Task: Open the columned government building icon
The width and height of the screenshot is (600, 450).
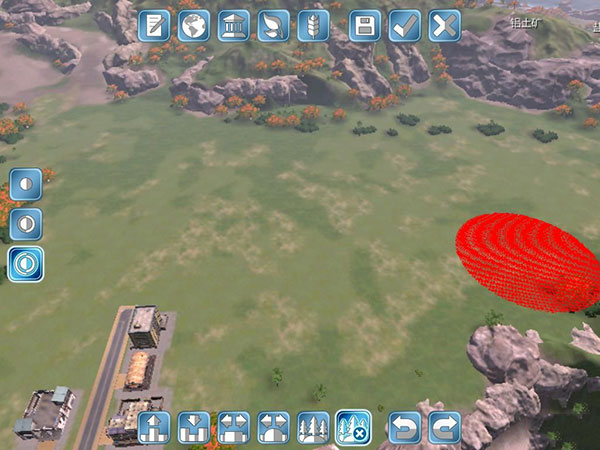Action: pos(234,26)
